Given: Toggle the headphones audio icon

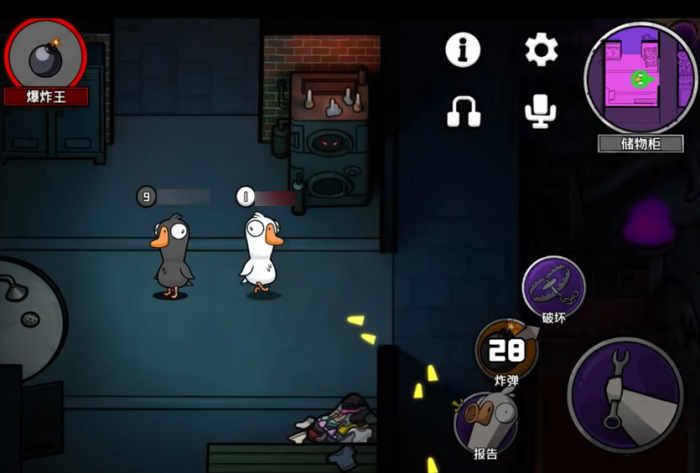Looking at the screenshot, I should point(463,110).
